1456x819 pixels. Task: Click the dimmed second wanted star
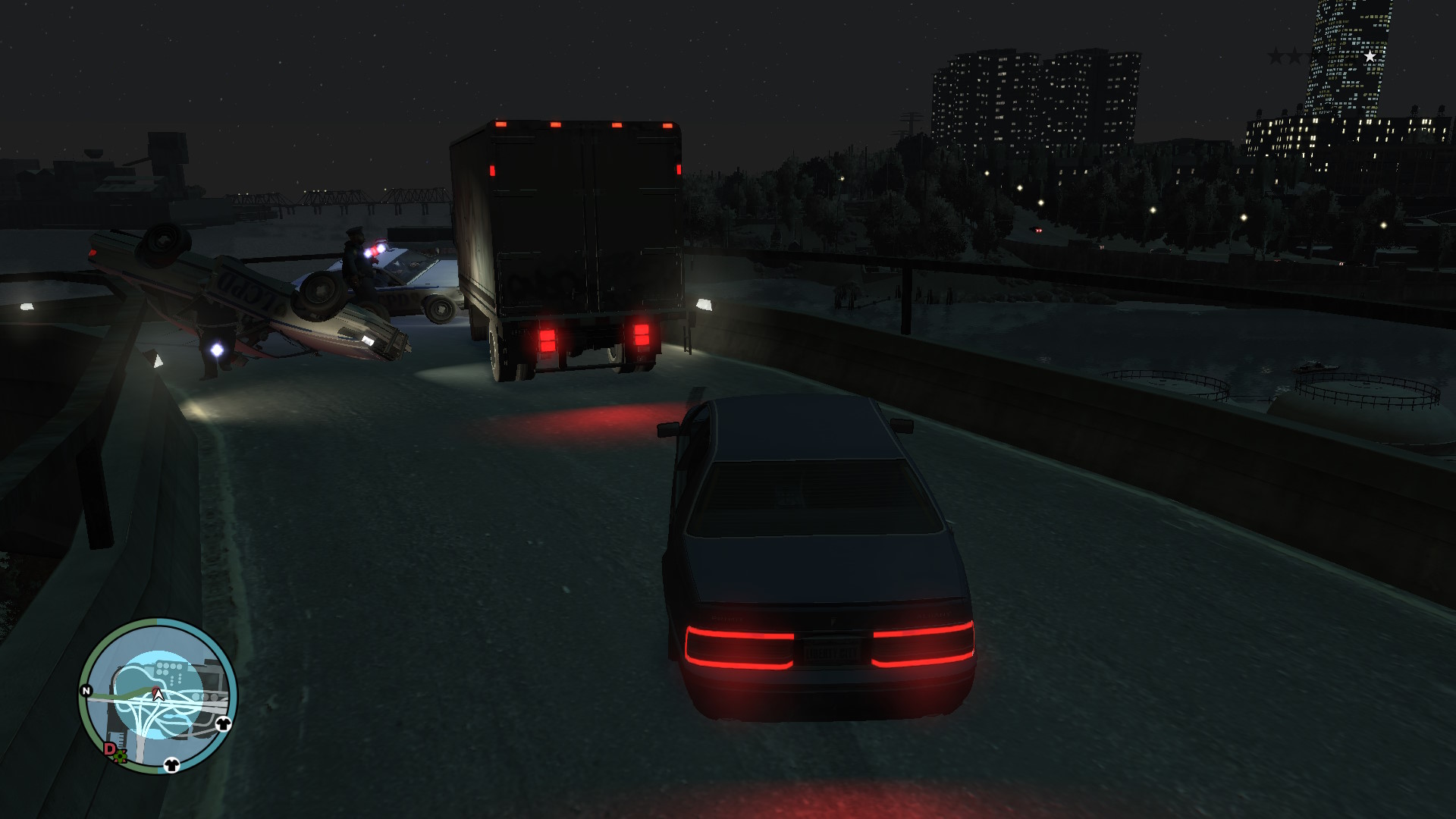pyautogui.click(x=1294, y=55)
